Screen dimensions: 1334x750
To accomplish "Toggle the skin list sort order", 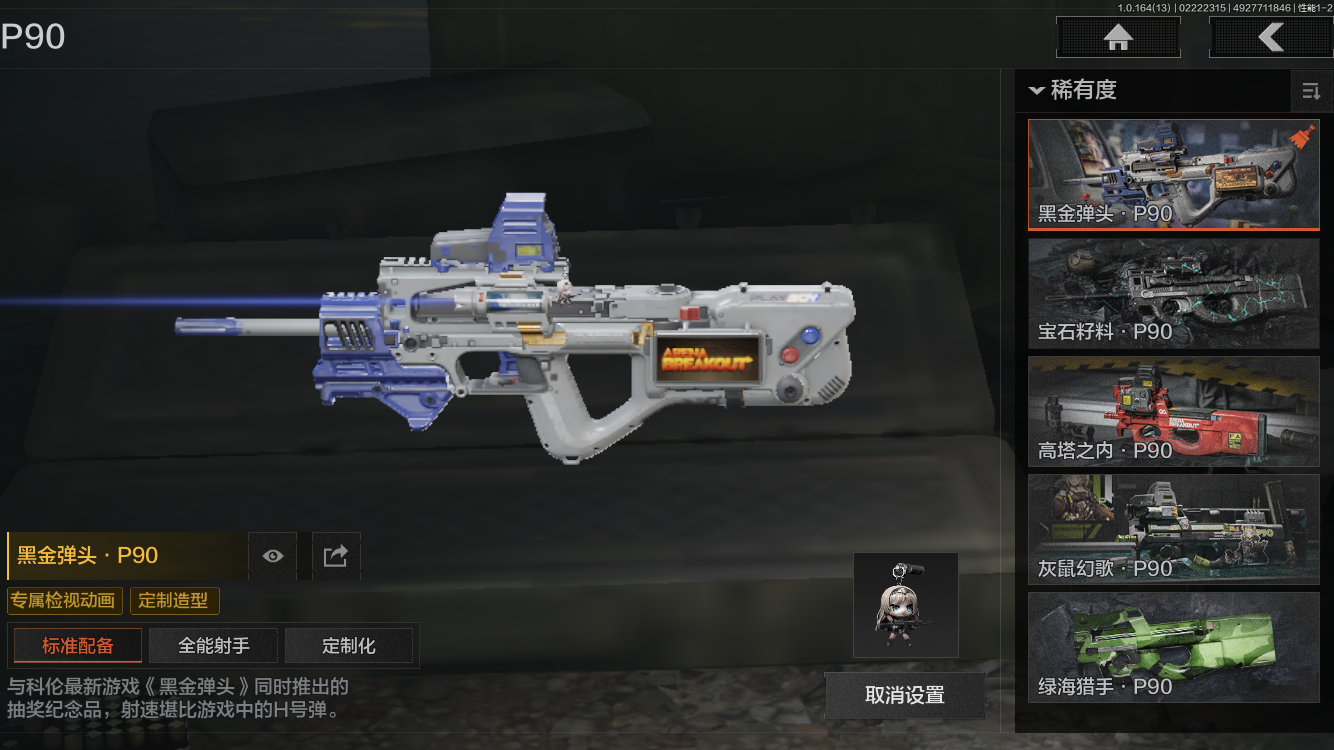I will pyautogui.click(x=1311, y=92).
